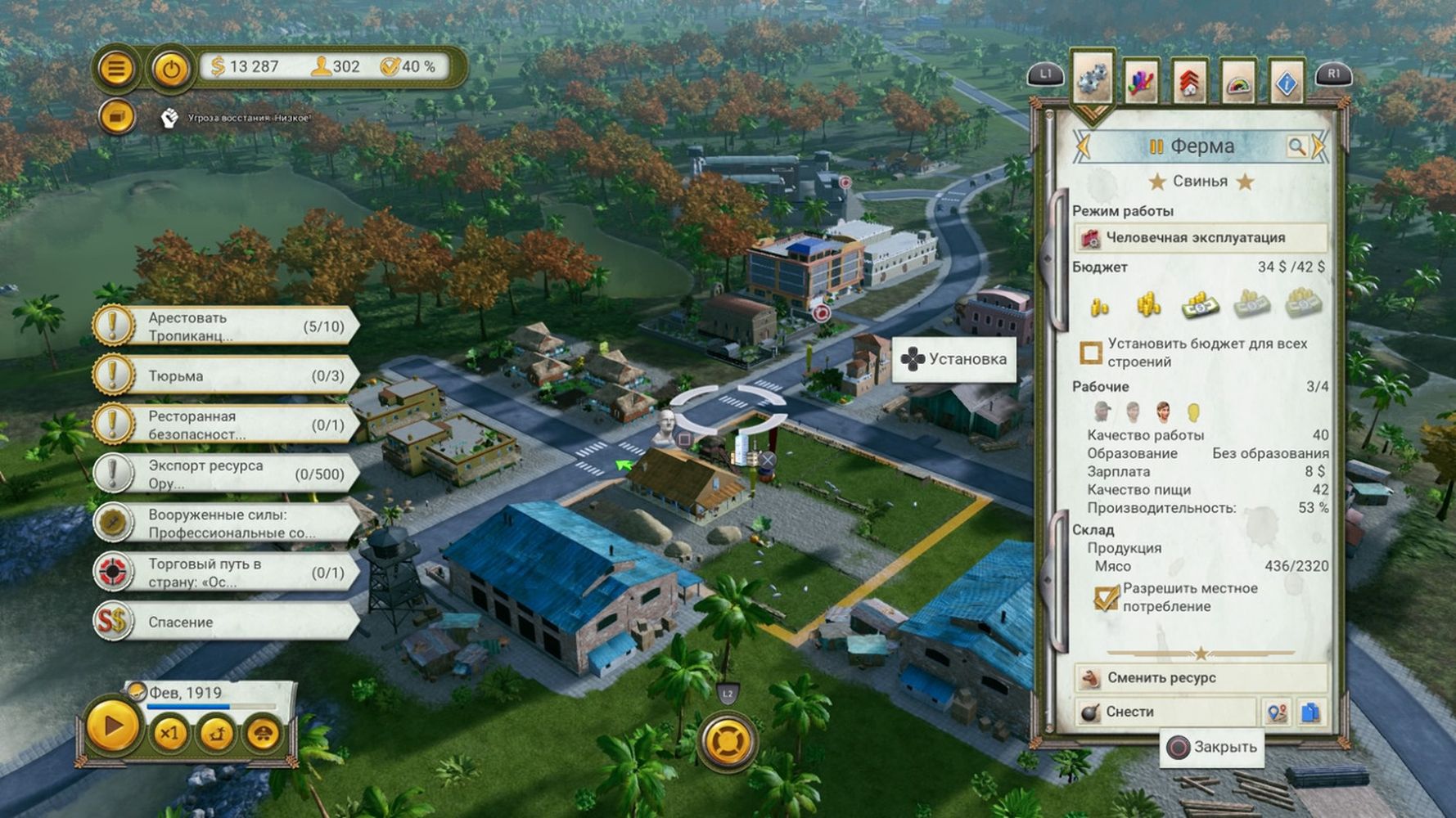The height and width of the screenshot is (818, 1456).
Task: Open the "Спасение" task entry
Action: coord(225,622)
